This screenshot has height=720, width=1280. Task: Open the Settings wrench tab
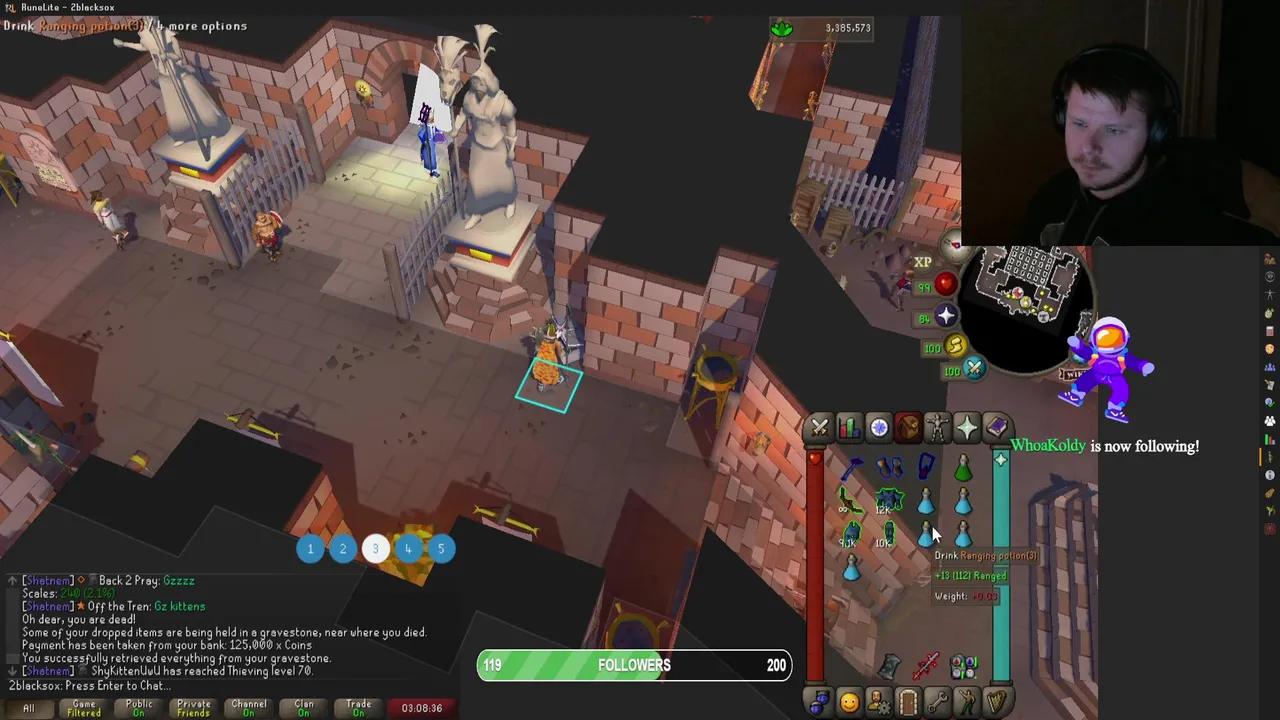(x=937, y=703)
